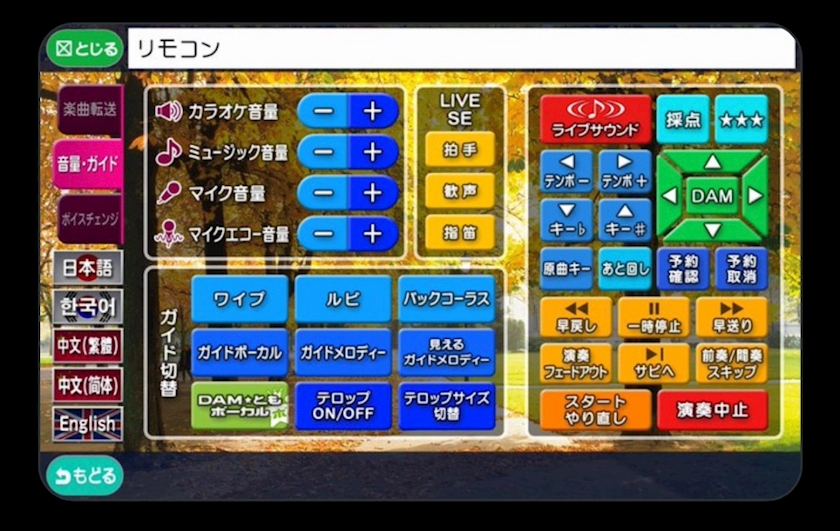840x531 pixels.
Task: Turn on ガイドボーカル
Action: pos(239,352)
